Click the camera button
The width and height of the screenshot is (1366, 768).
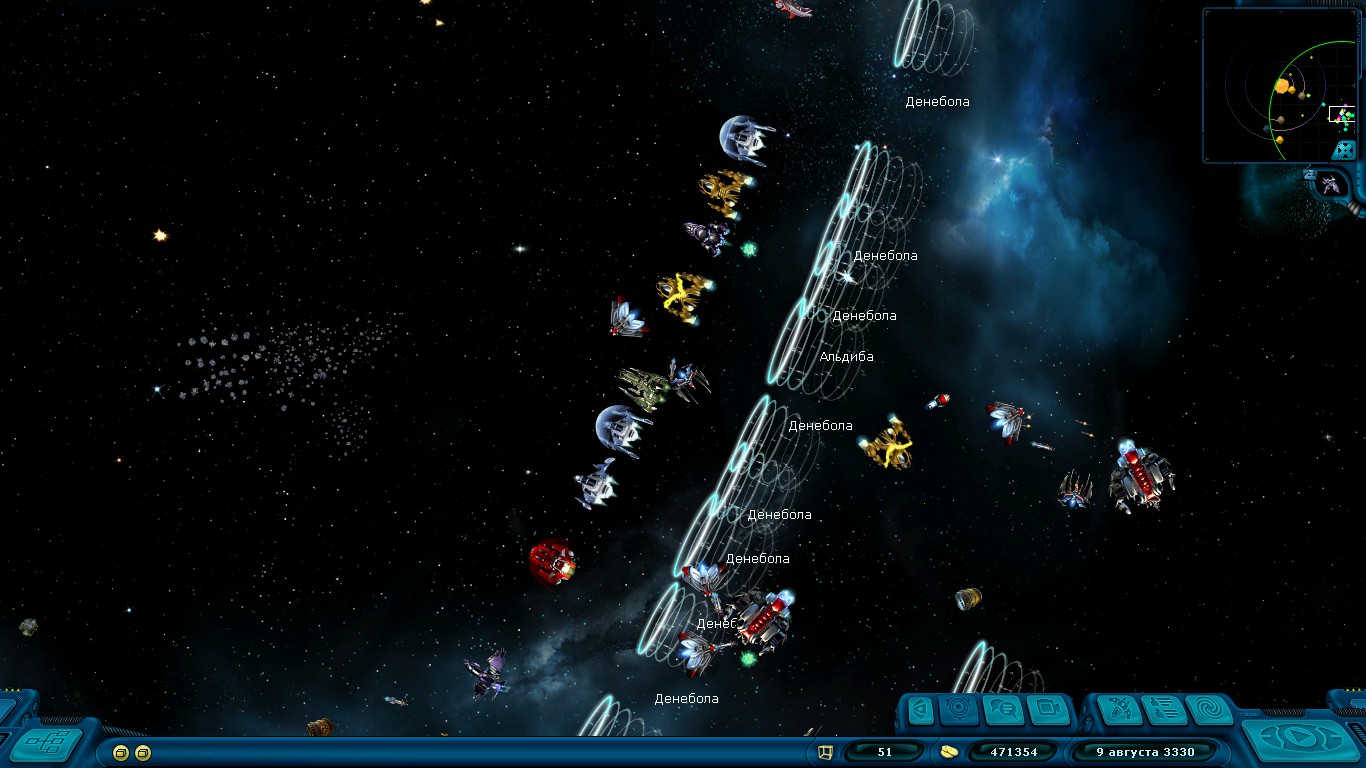click(x=1047, y=710)
